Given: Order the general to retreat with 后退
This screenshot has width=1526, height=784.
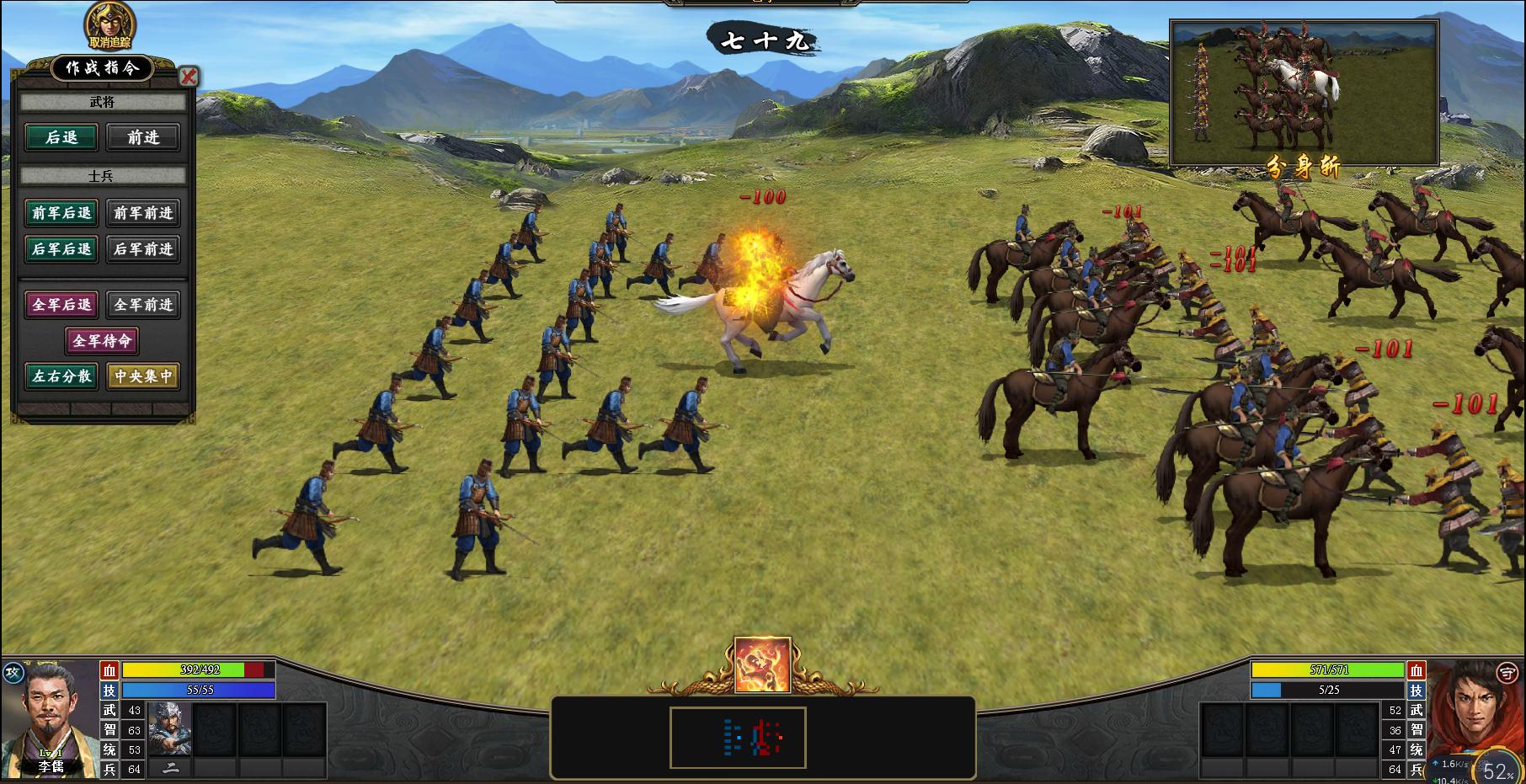Looking at the screenshot, I should point(61,137).
